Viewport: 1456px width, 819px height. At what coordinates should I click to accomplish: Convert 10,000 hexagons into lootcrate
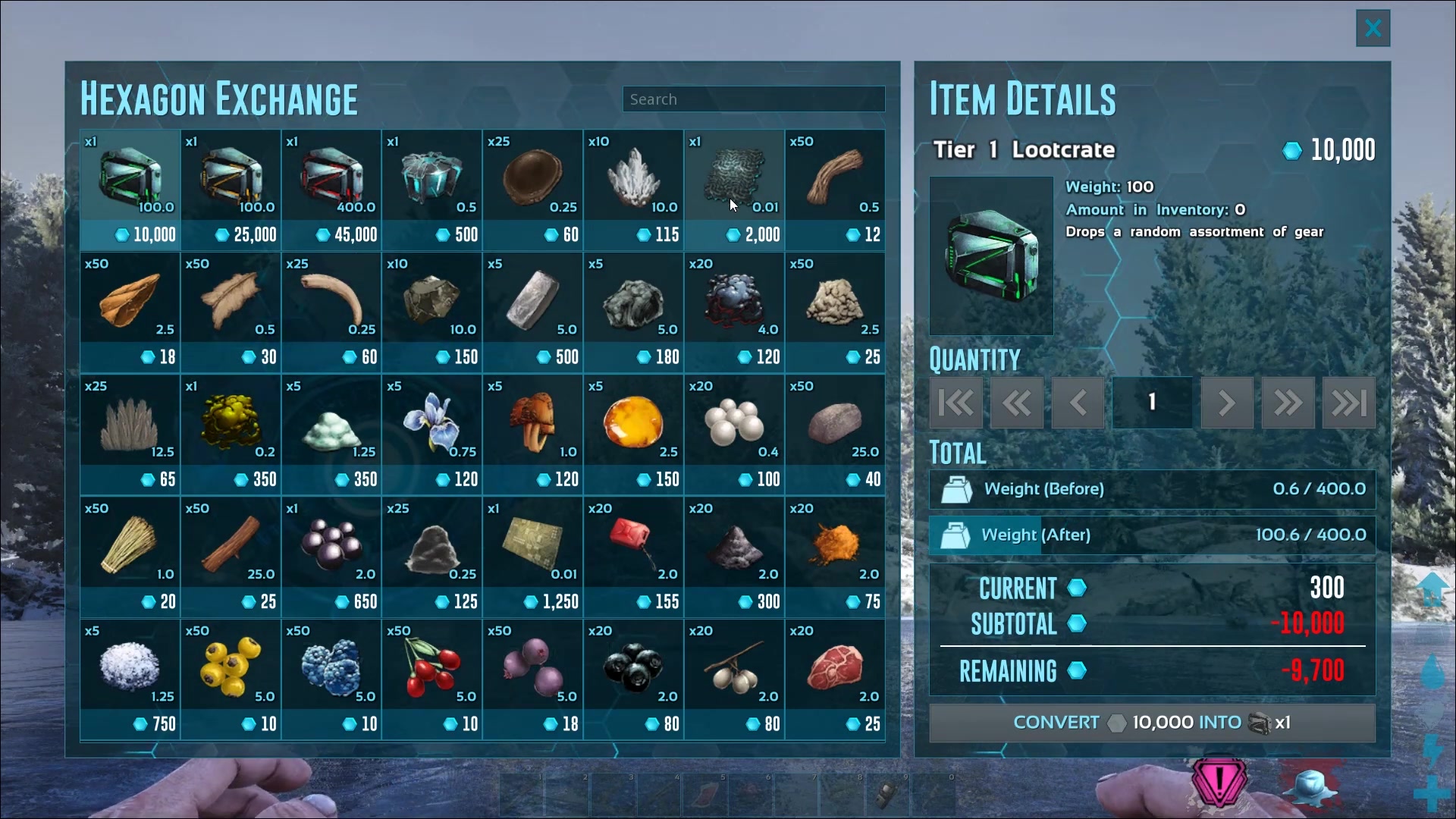click(x=1152, y=723)
